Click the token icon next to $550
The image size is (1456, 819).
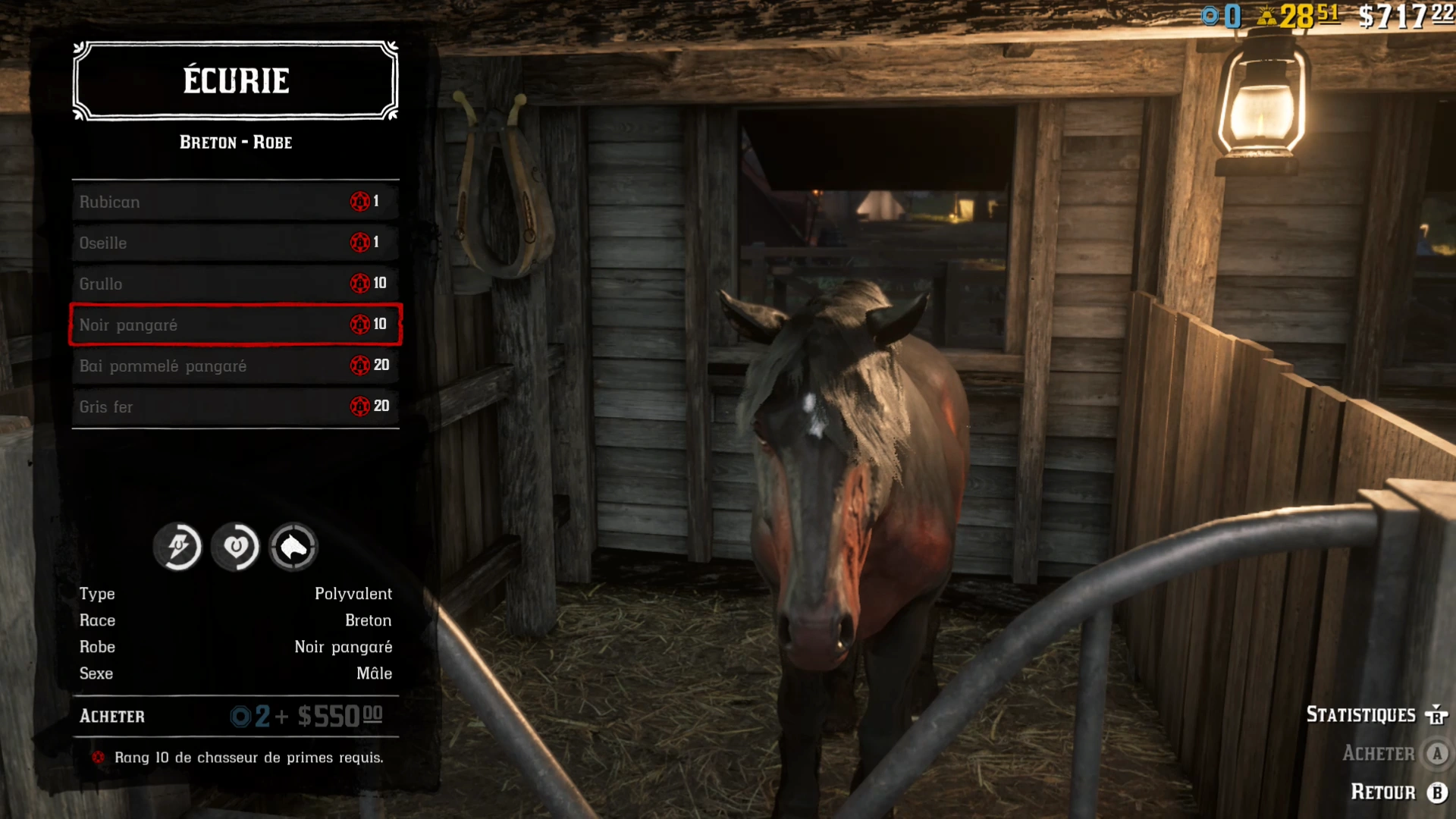[242, 715]
